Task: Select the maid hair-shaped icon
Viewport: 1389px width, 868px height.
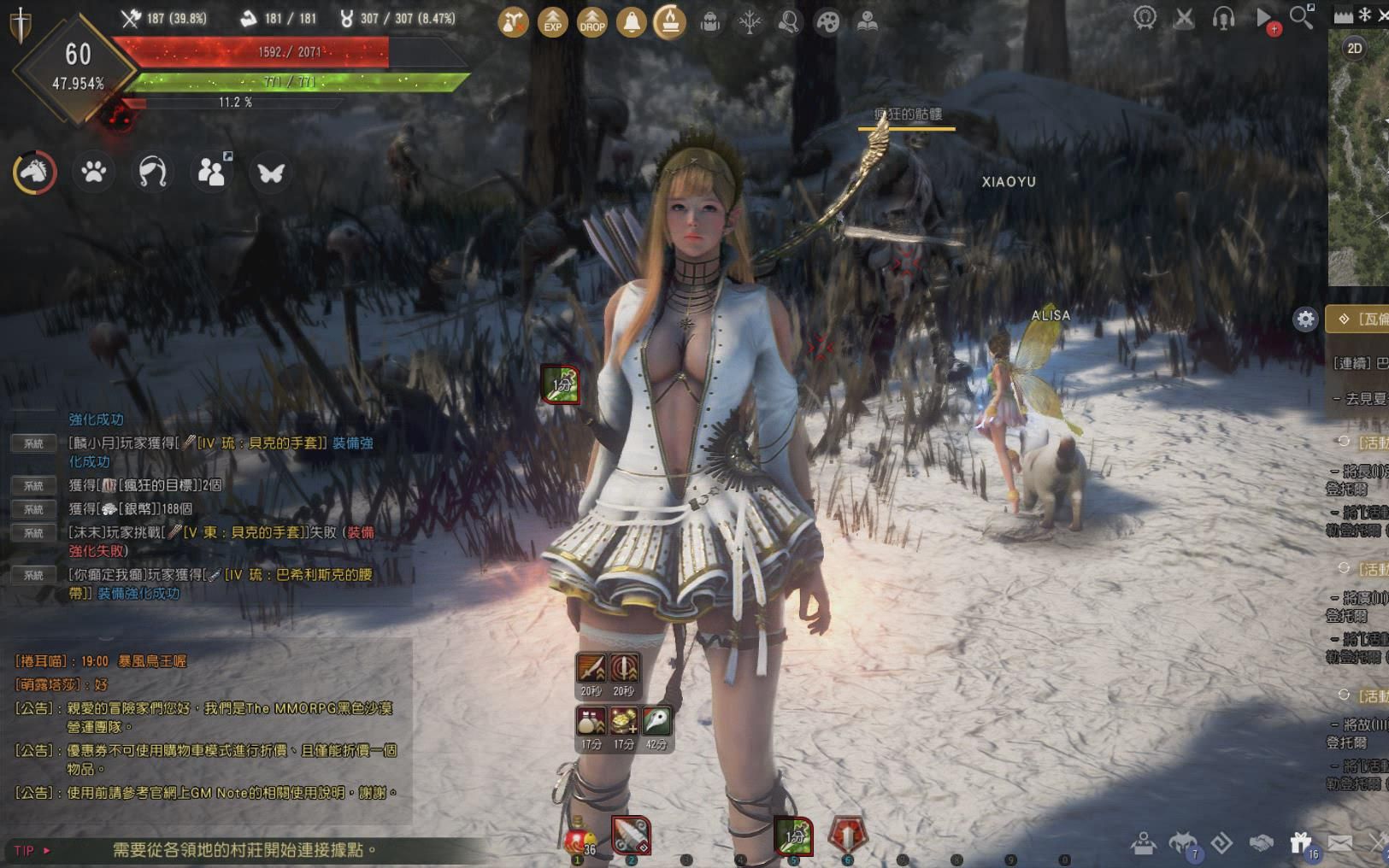Action: (x=152, y=172)
